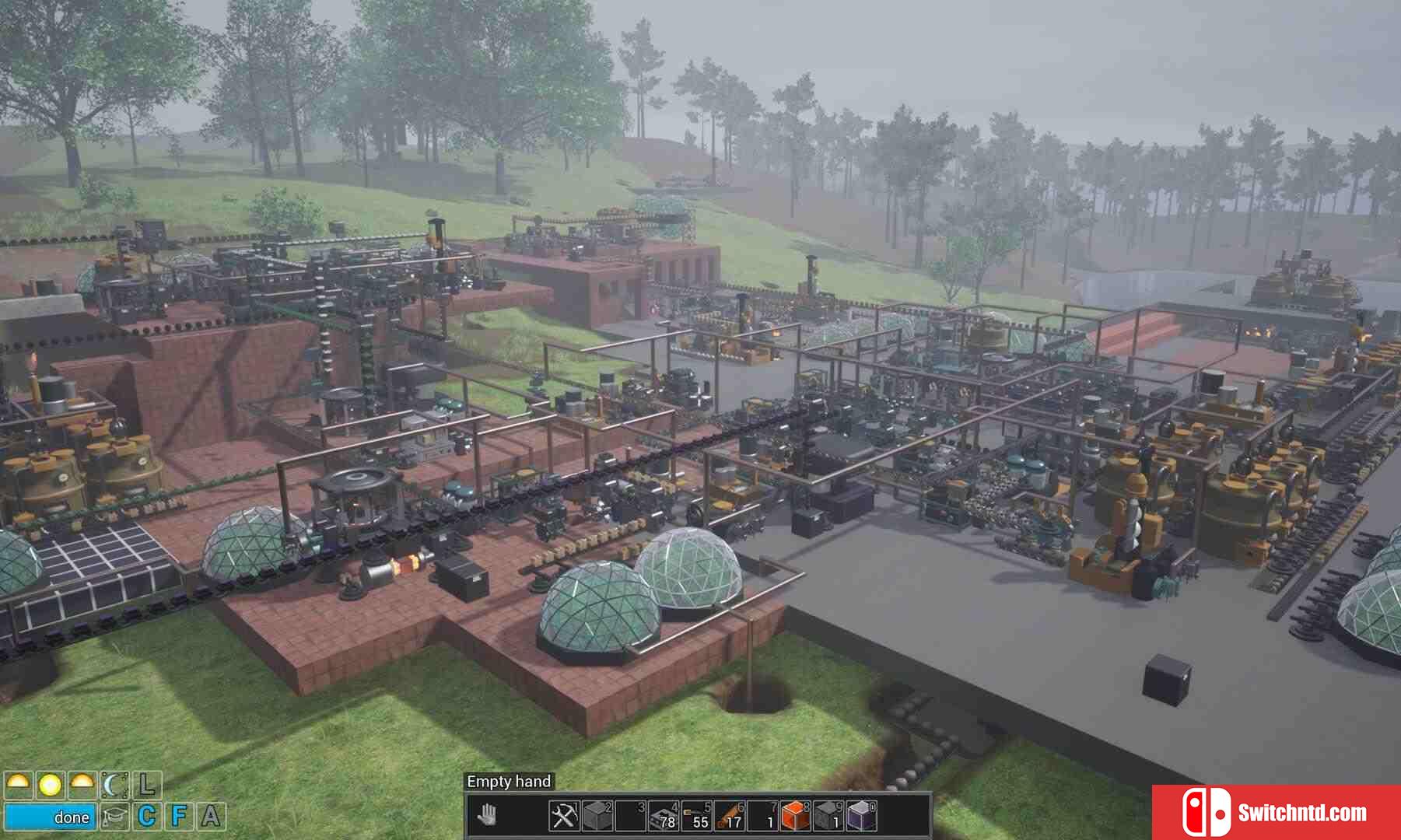
Task: Select the full sun midday button
Action: [51, 786]
